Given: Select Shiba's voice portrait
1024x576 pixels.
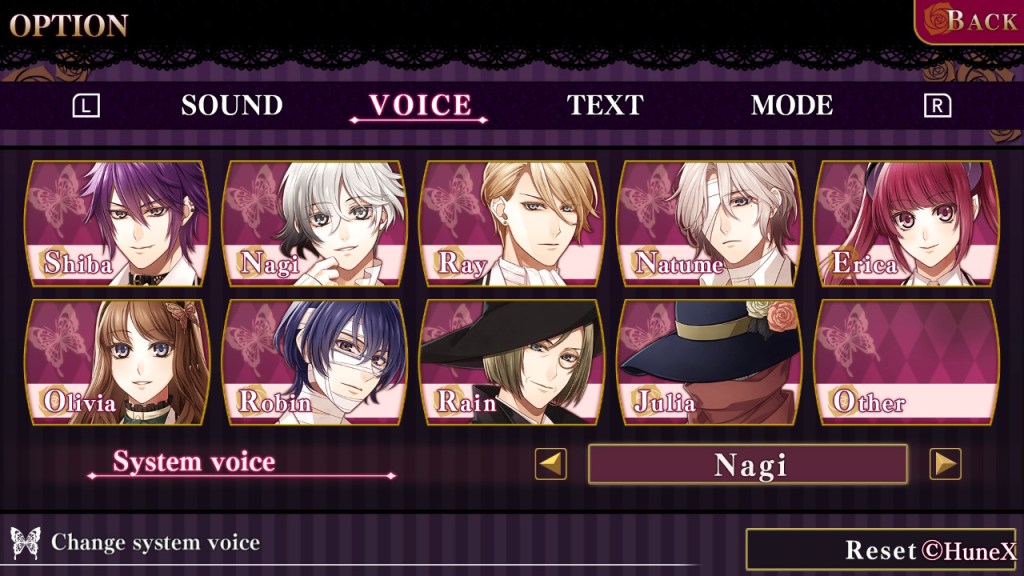Looking at the screenshot, I should click(x=117, y=224).
